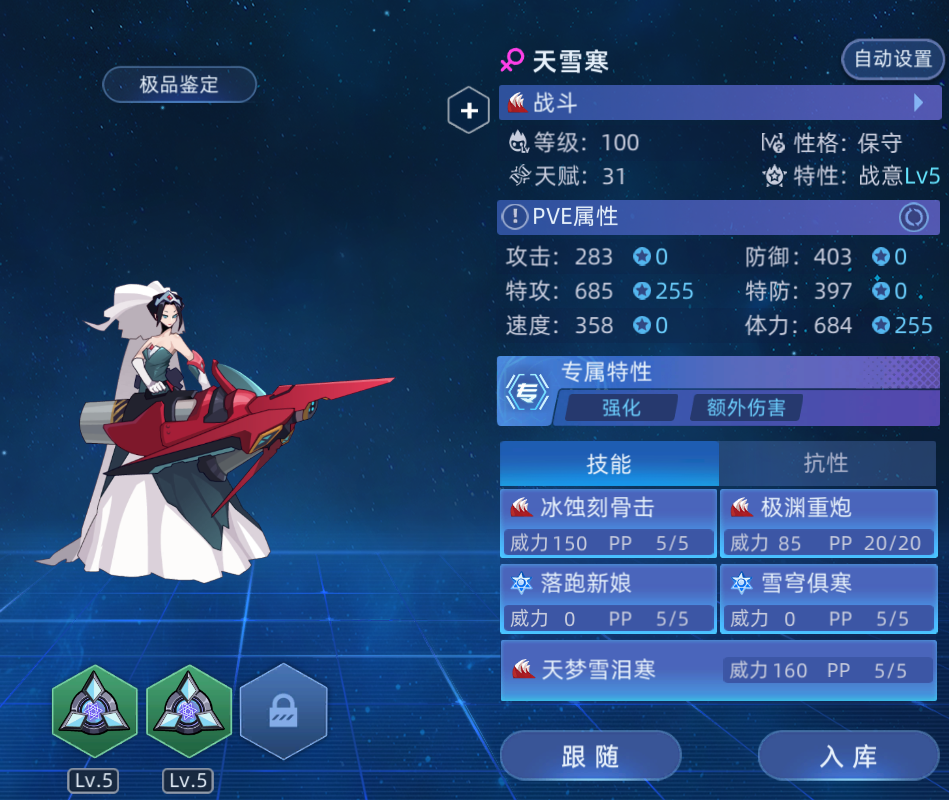Toggle the PVE属性 refresh circle icon
Image resolution: width=949 pixels, height=800 pixels.
click(912, 216)
